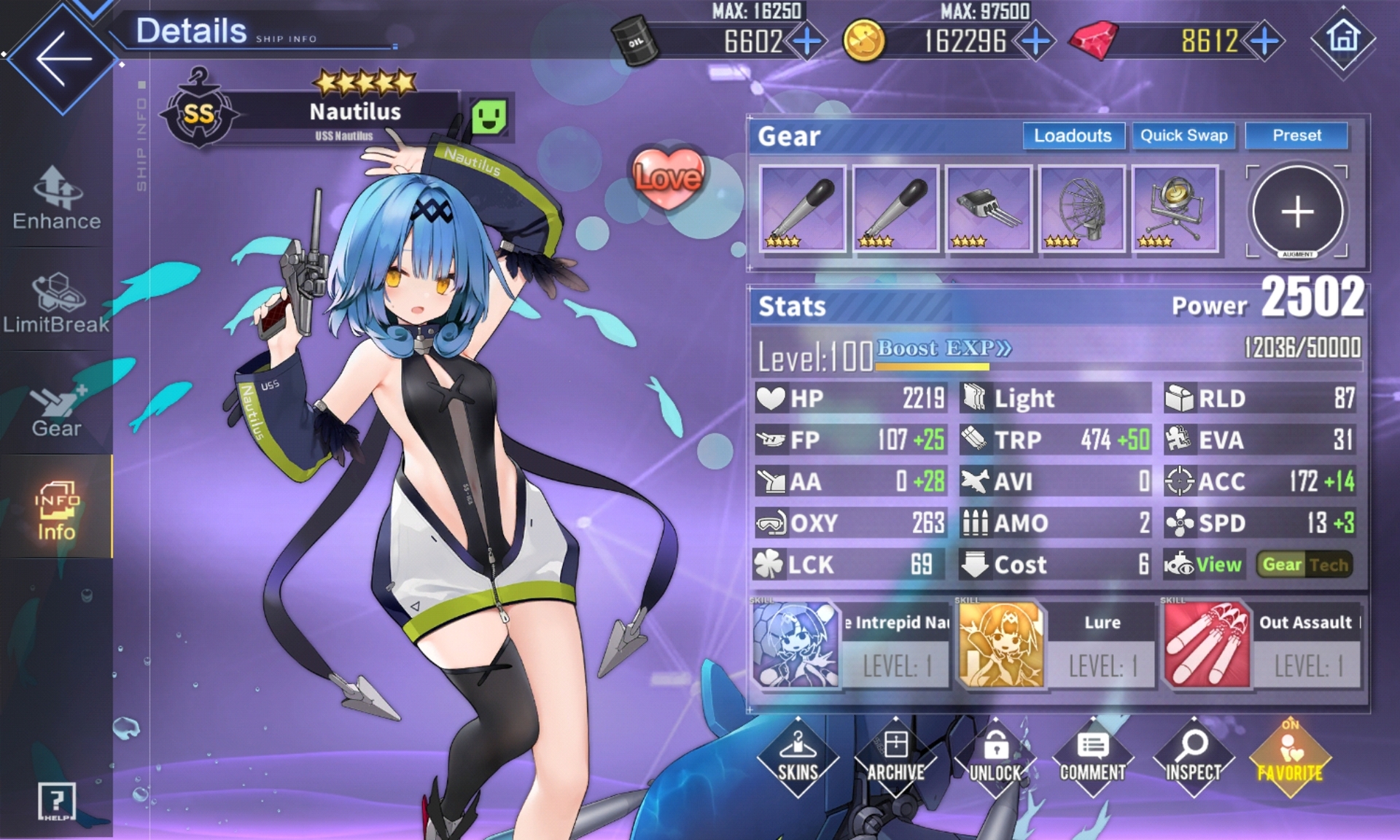Go back using the arrow button

pyautogui.click(x=62, y=58)
